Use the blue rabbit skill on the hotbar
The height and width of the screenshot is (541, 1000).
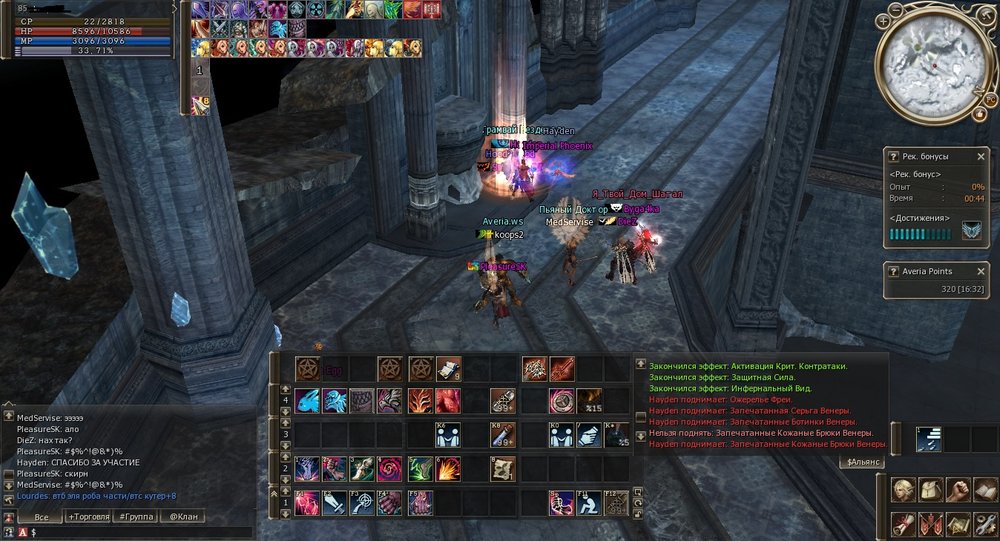pyautogui.click(x=307, y=402)
